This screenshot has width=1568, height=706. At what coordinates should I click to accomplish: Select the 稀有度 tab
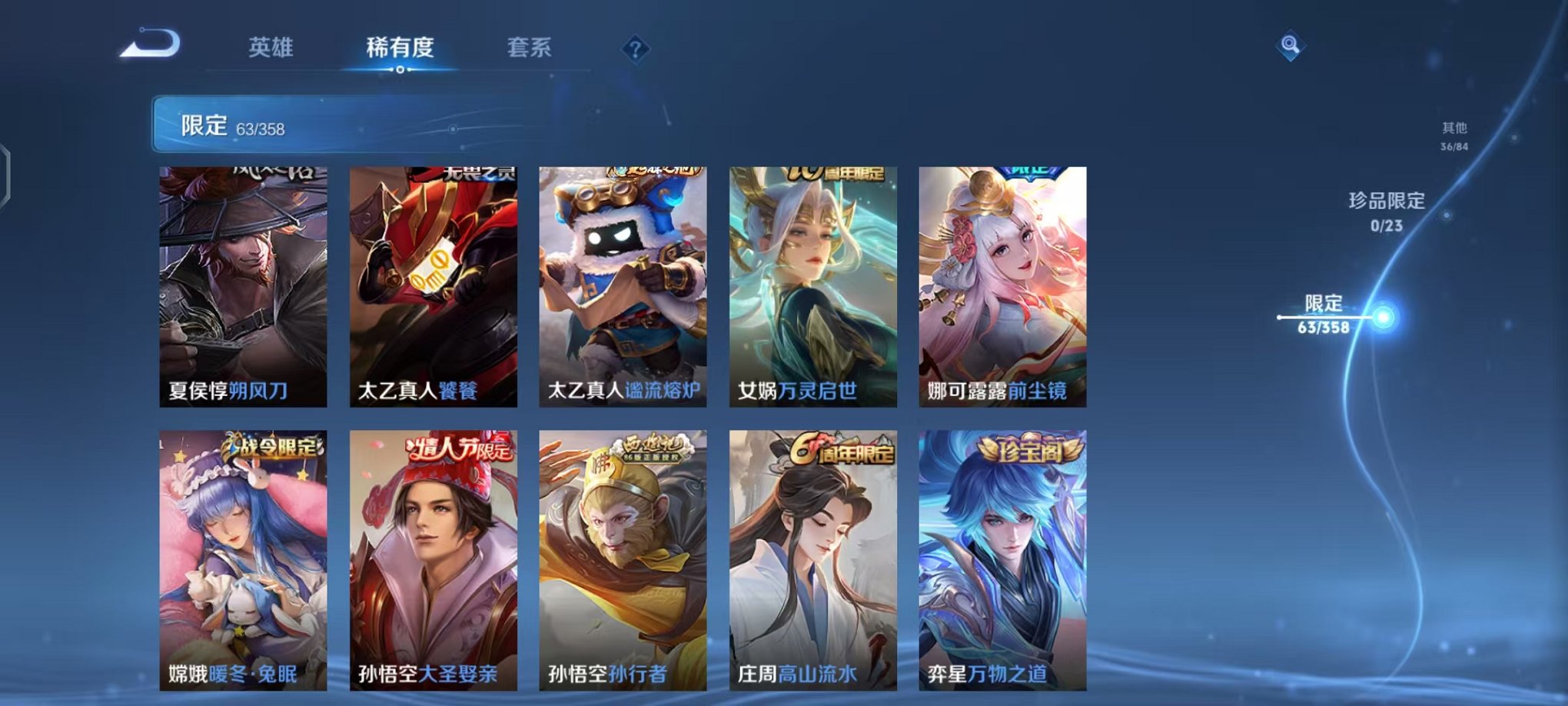tap(400, 48)
